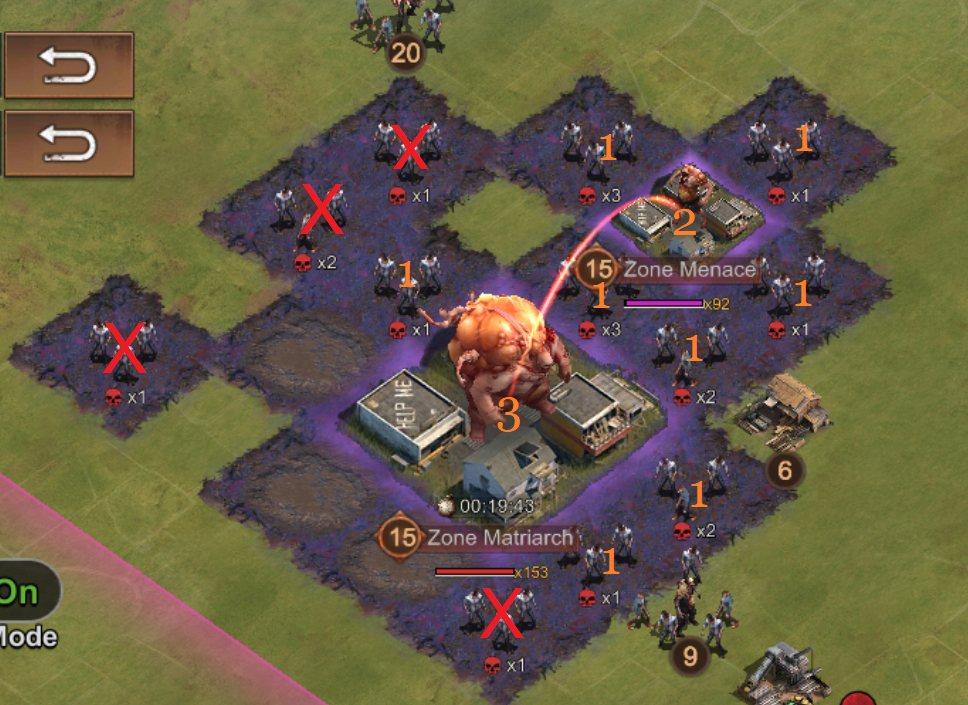Select the Zone Matriarch name banner
The width and height of the screenshot is (968, 705).
tap(499, 538)
